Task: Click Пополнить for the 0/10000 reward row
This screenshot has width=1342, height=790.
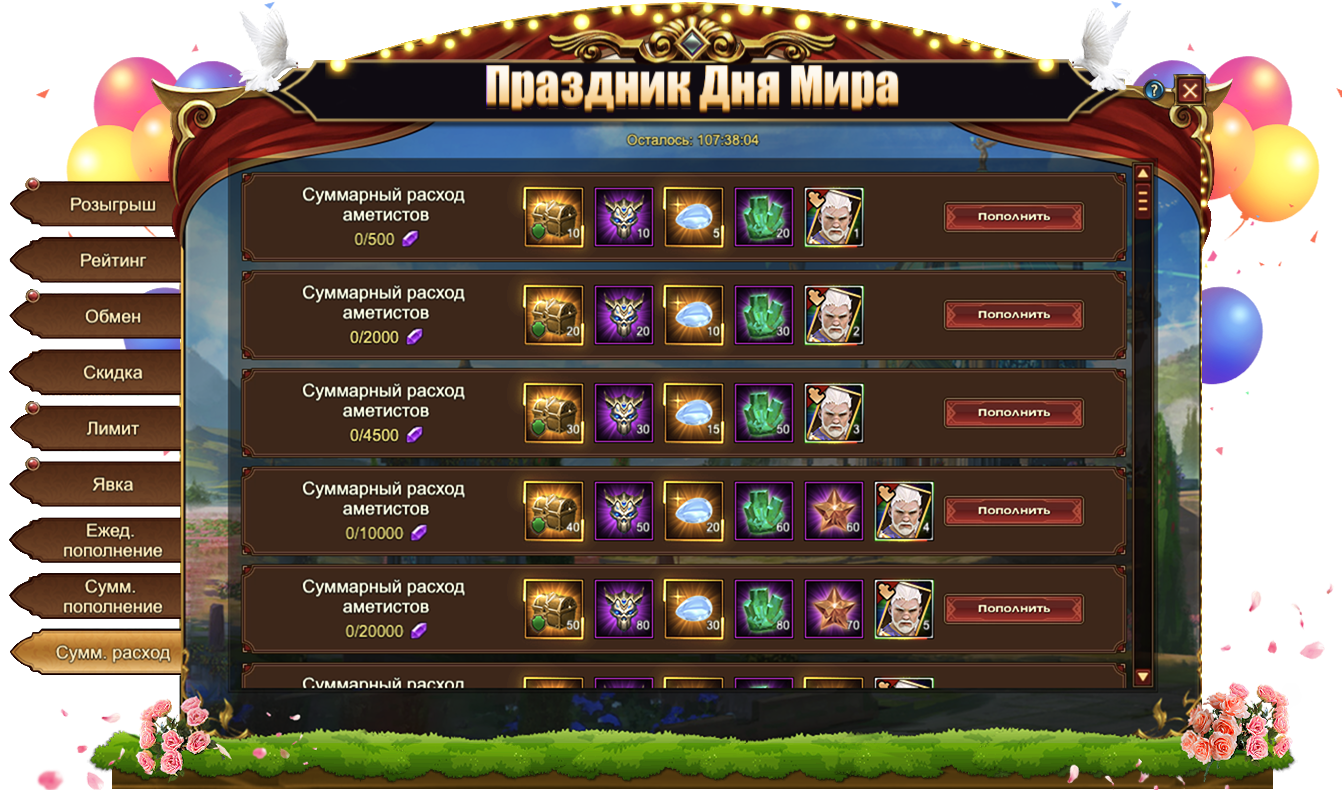Action: [x=1013, y=511]
